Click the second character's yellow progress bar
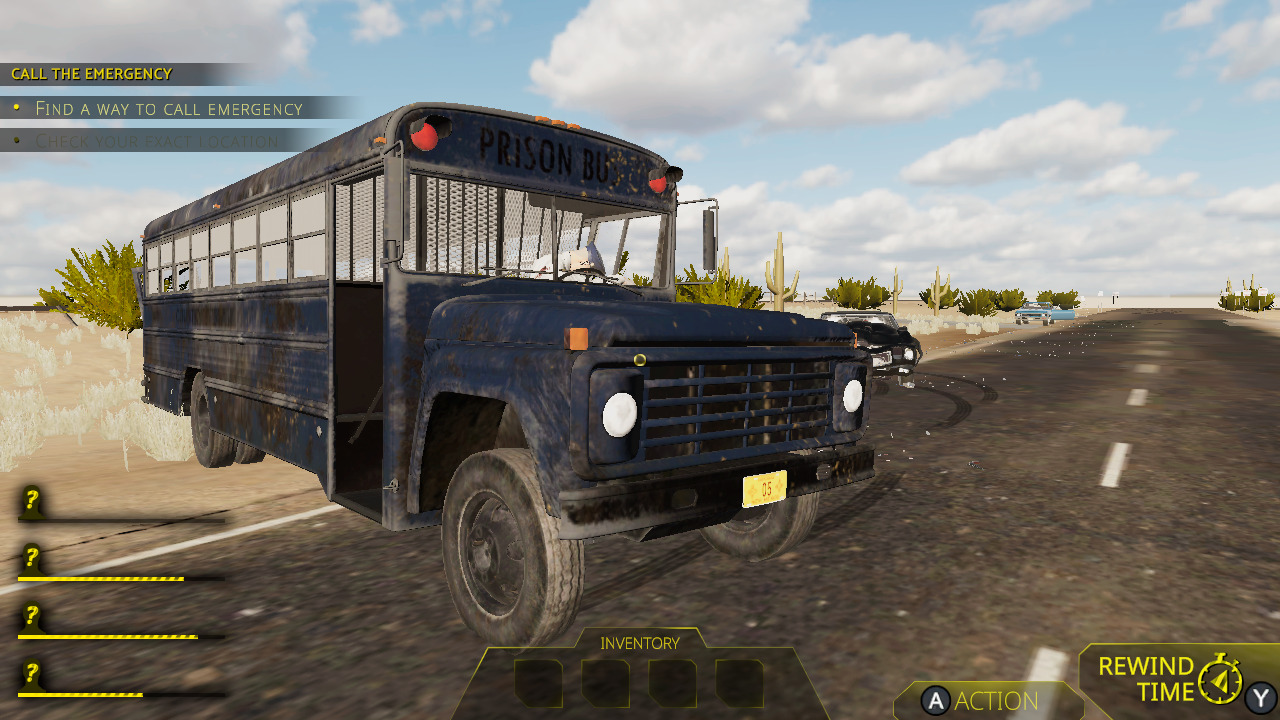This screenshot has height=720, width=1280. pyautogui.click(x=100, y=578)
